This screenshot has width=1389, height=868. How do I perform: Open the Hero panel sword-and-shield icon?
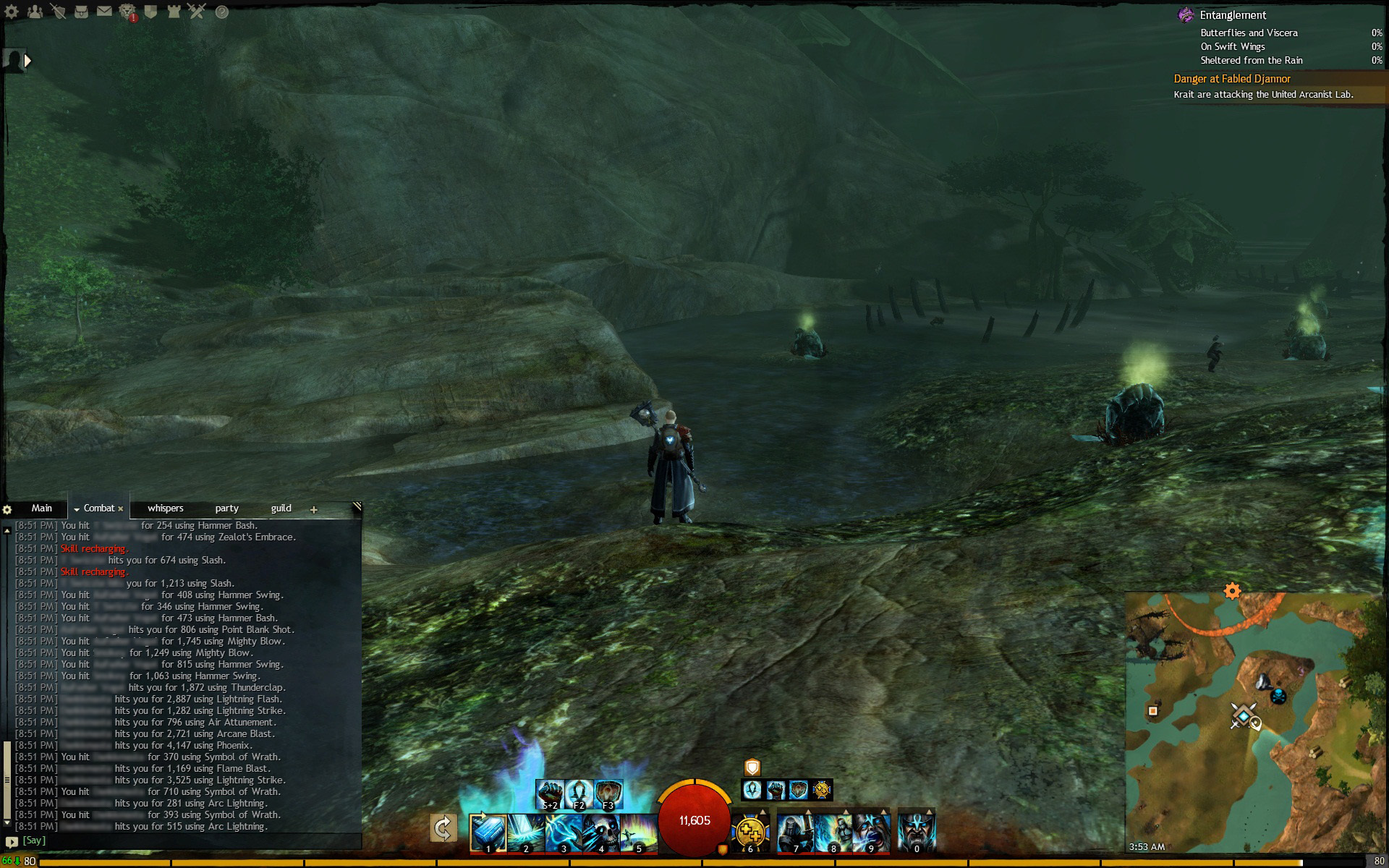tap(59, 12)
